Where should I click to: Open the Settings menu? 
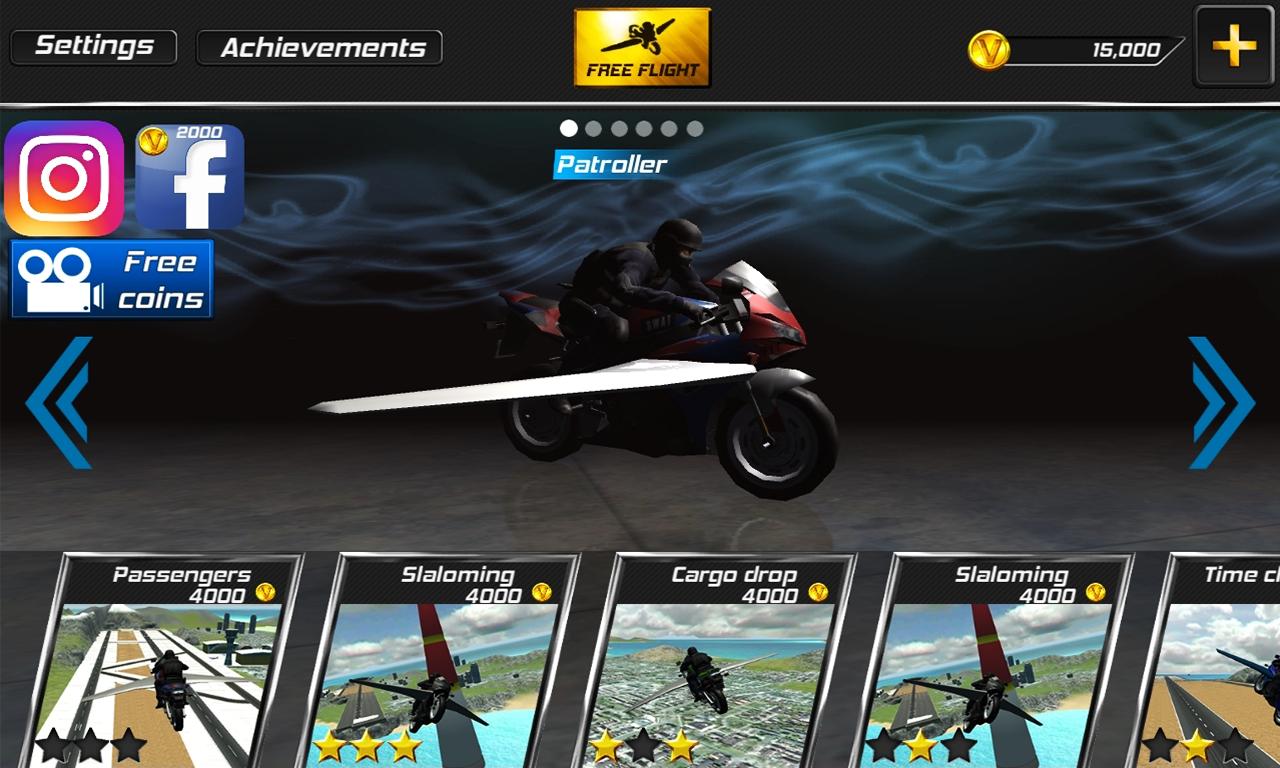[92, 45]
